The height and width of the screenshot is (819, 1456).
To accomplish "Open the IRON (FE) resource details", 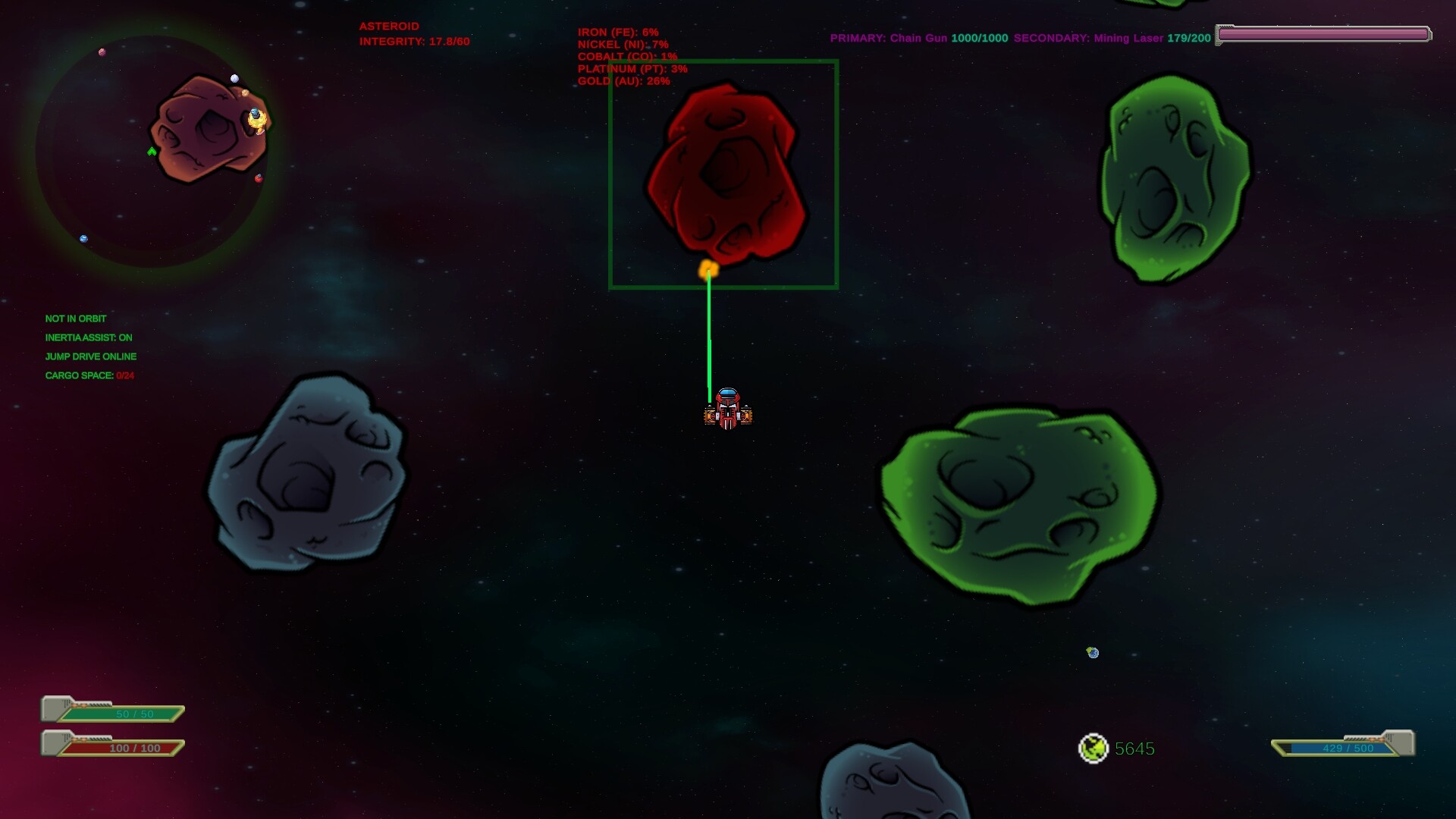I will (x=618, y=33).
